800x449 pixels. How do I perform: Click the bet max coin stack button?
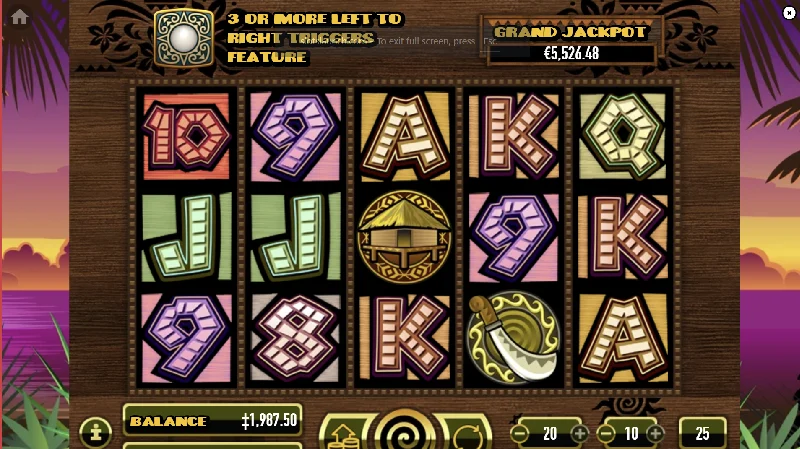coord(341,437)
